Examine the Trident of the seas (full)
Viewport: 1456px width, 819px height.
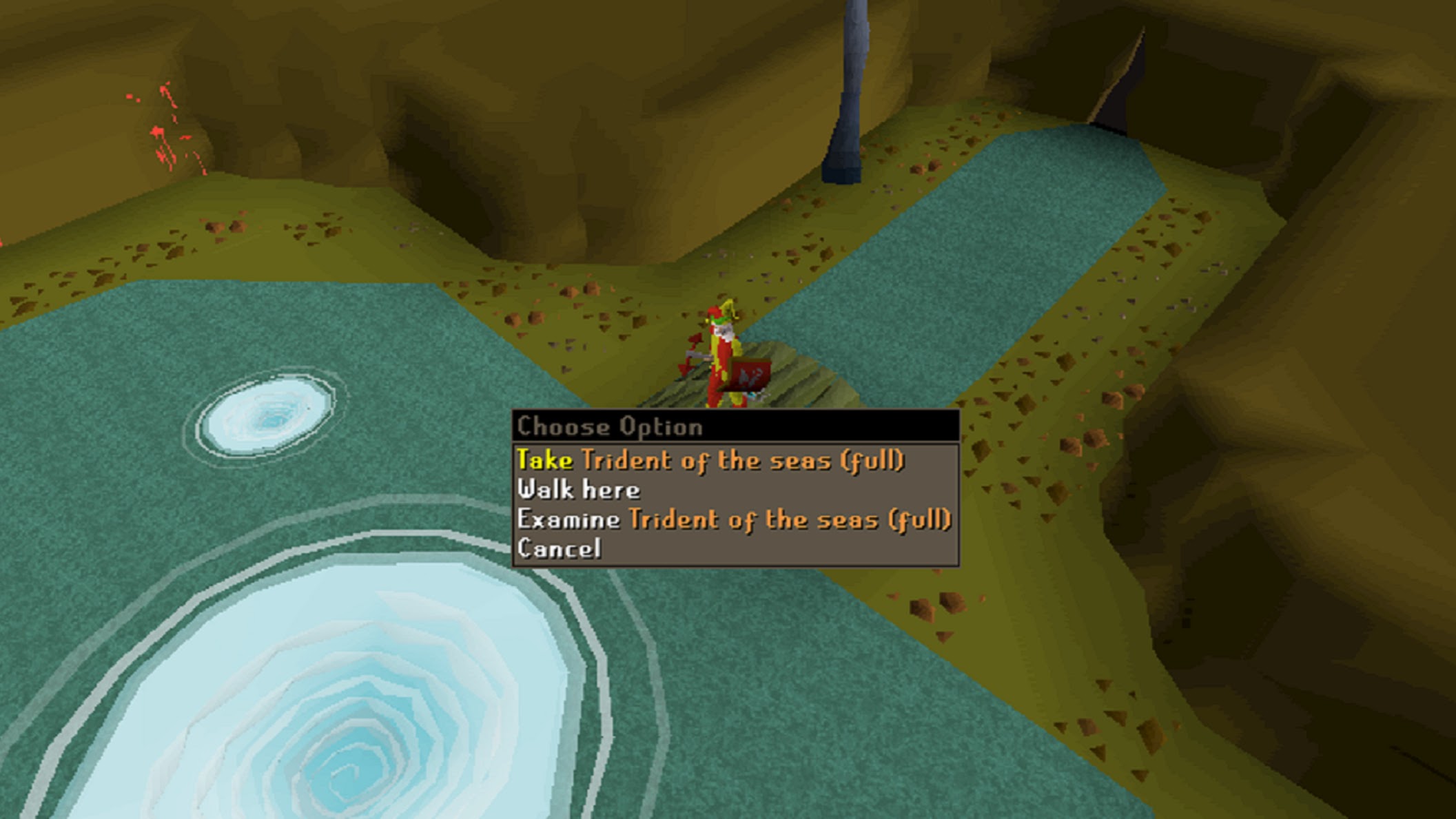[x=734, y=519]
